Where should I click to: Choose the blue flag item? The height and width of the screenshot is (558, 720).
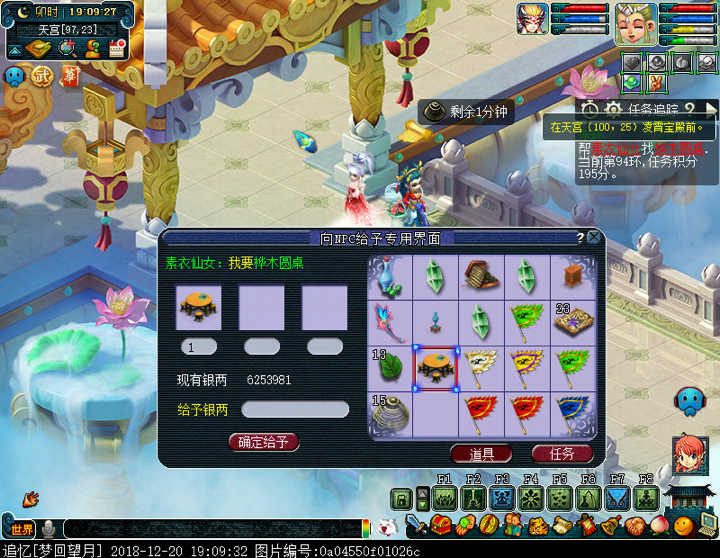[x=574, y=414]
